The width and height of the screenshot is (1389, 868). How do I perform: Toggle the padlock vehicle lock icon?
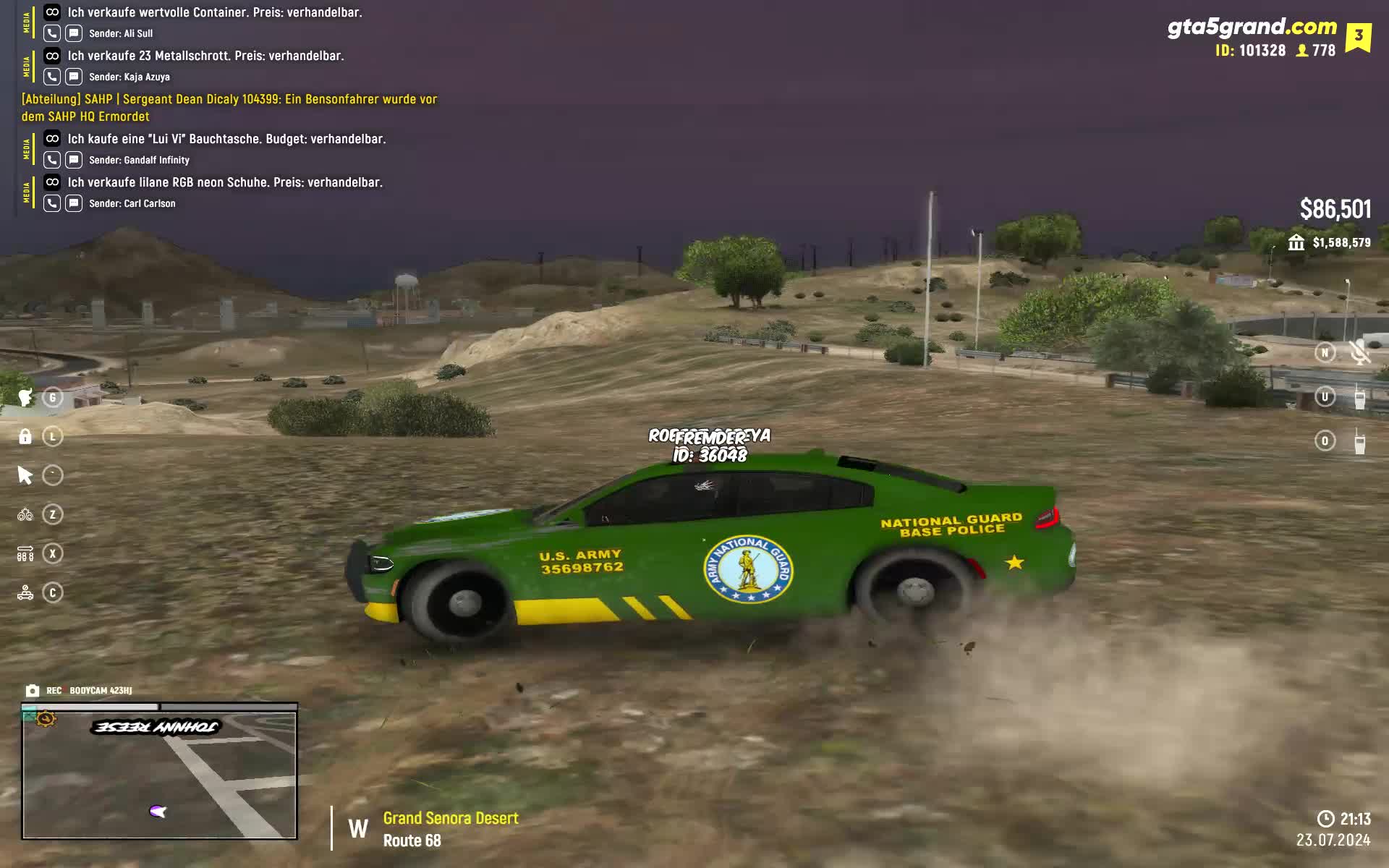(x=25, y=436)
